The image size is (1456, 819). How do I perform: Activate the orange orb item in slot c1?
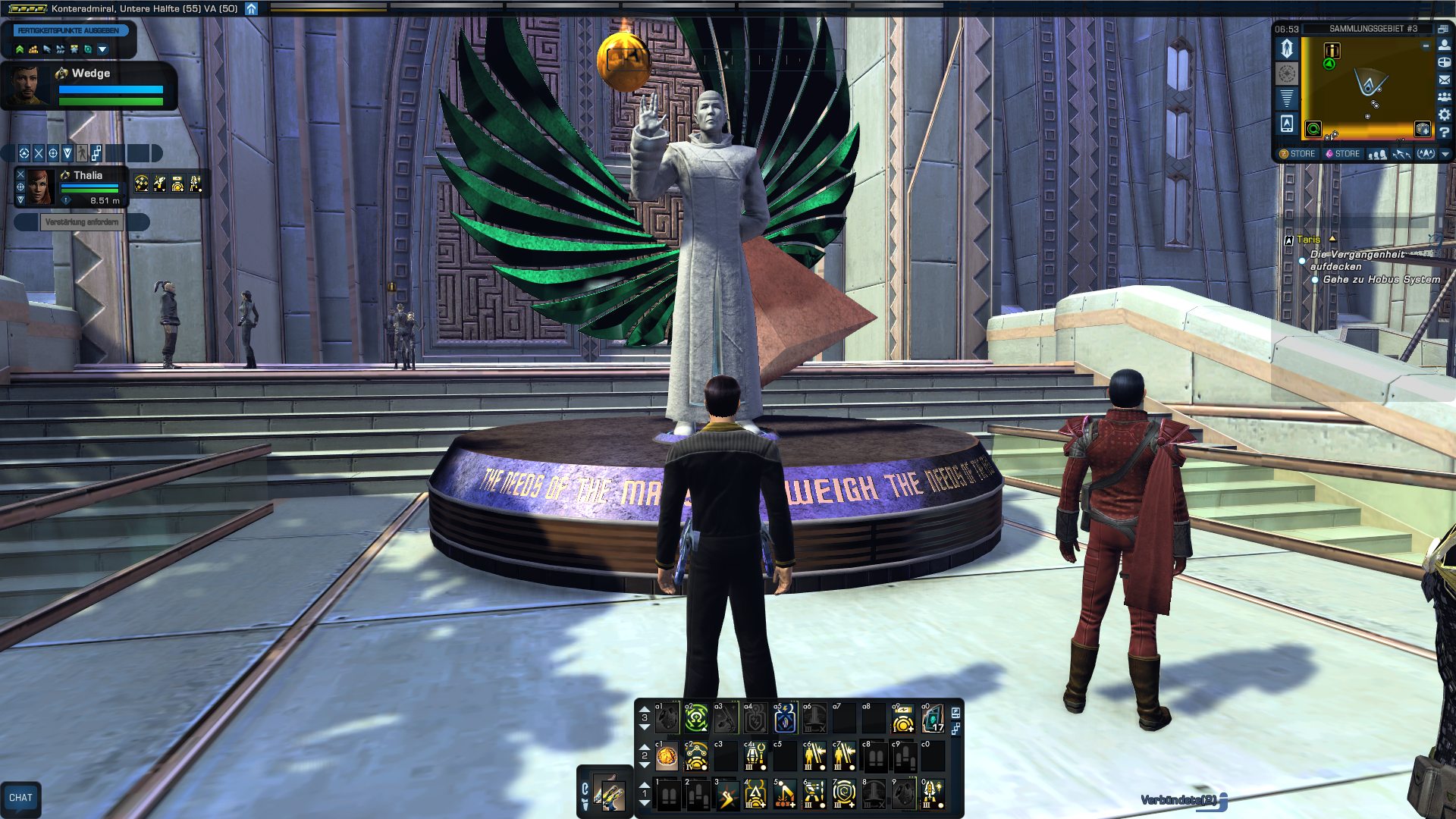[x=667, y=756]
